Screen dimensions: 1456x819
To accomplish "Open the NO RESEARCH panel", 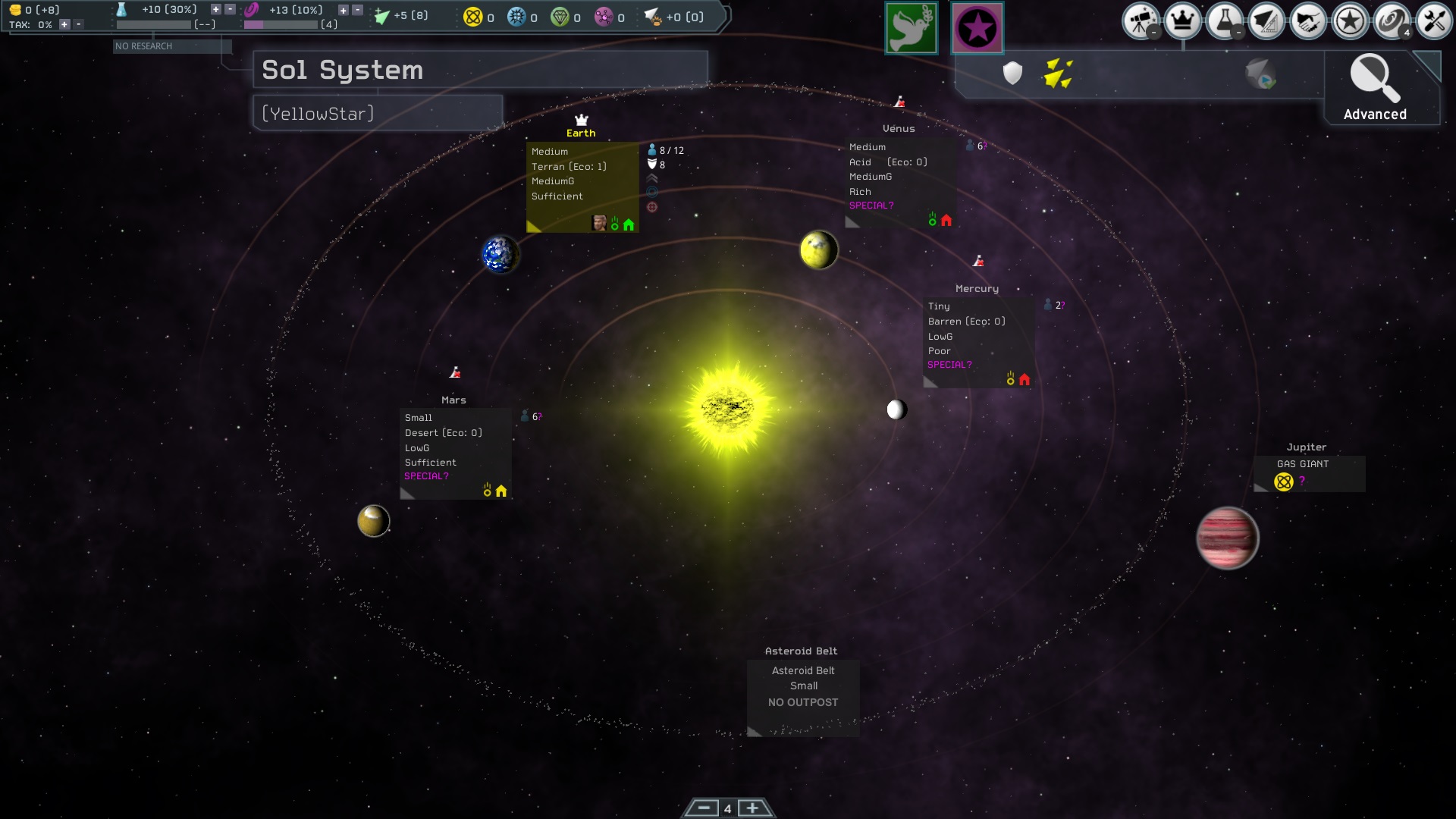I will tap(171, 46).
